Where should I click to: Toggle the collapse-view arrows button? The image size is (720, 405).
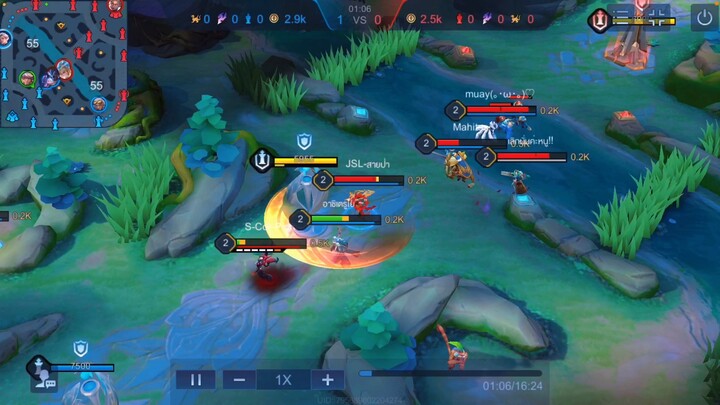coord(657,16)
